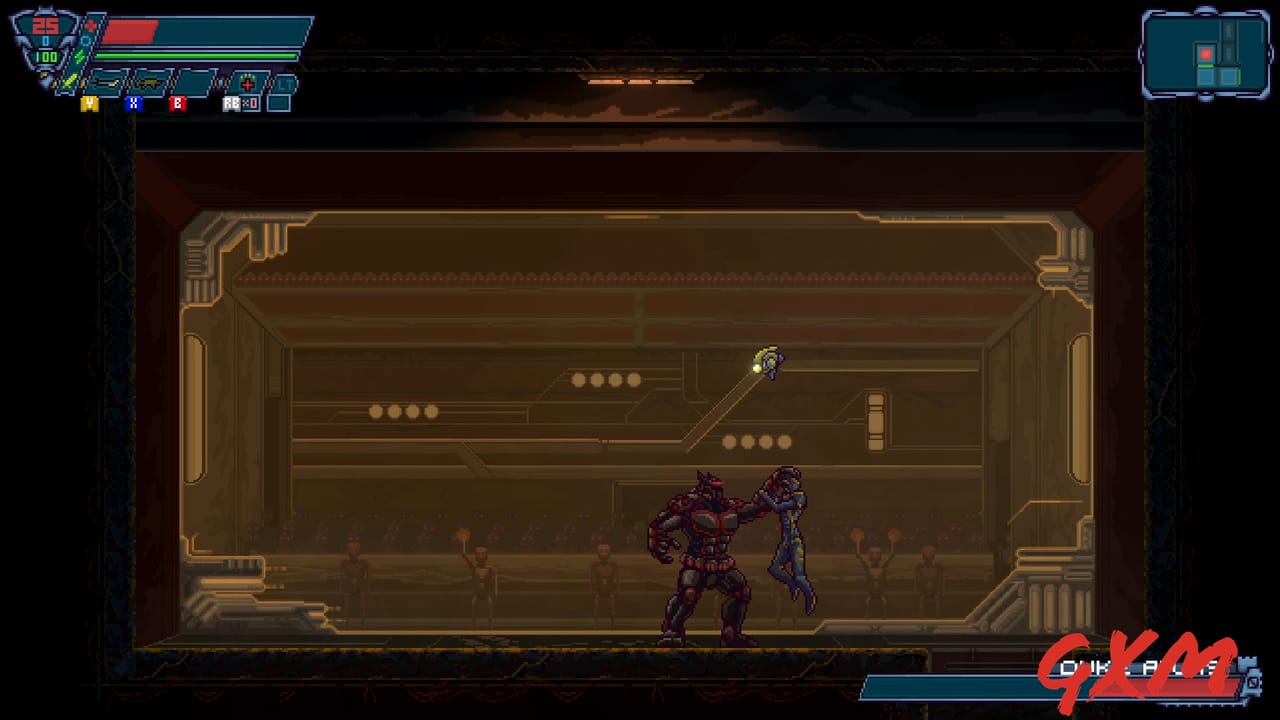Select the rifle in the X weapon slot
The width and height of the screenshot is (1280, 720).
point(148,82)
